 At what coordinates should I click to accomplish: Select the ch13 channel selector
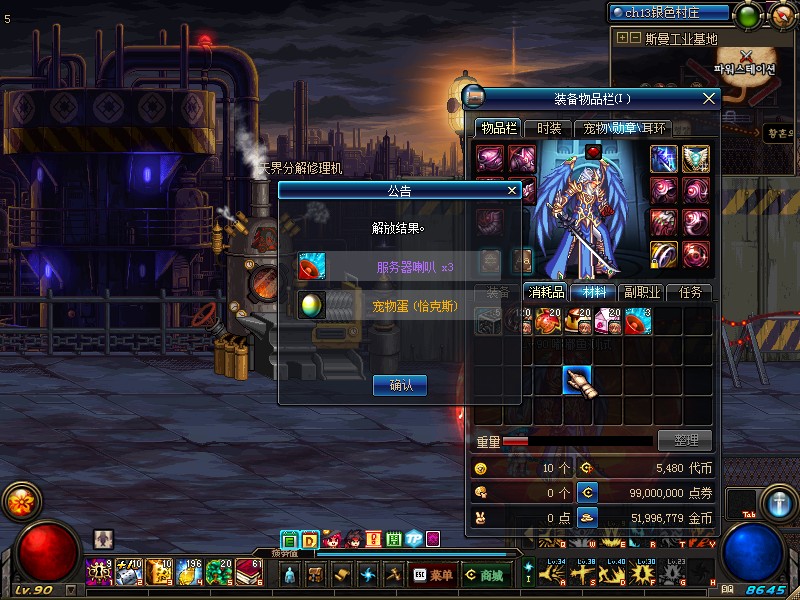(670, 13)
